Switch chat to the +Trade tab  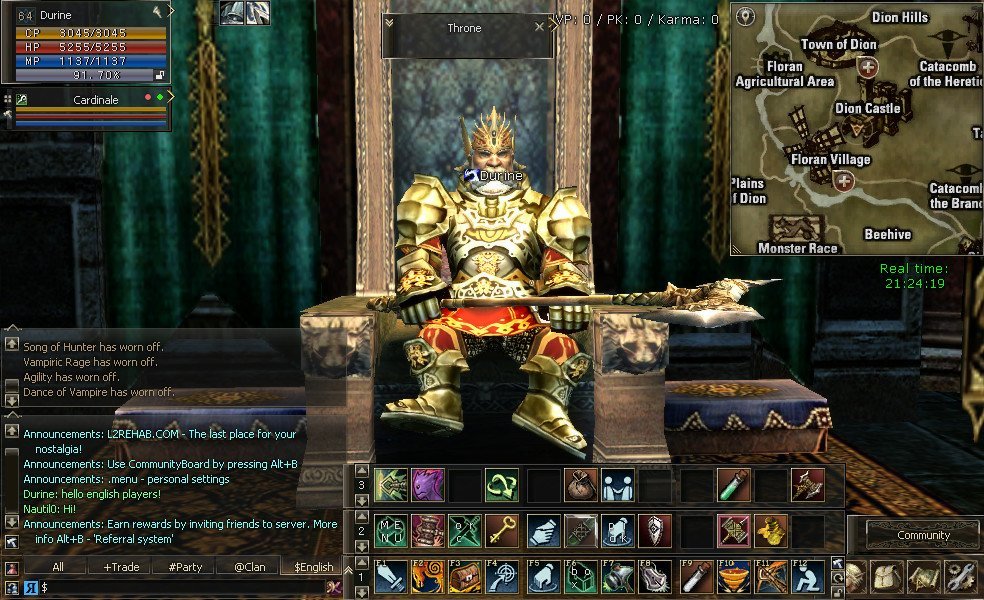(x=121, y=567)
